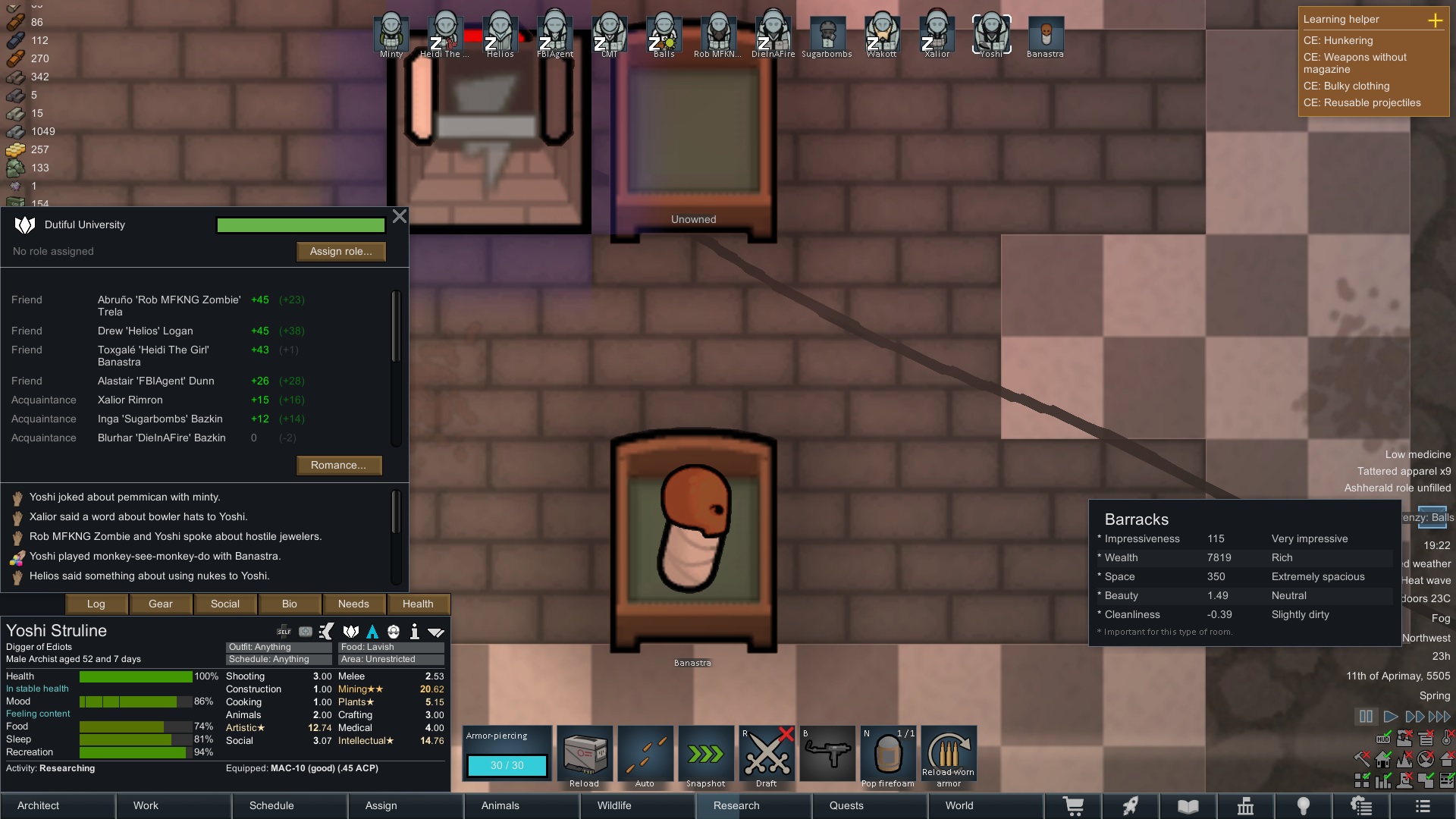Switch to Yoshi's Health tab
This screenshot has height=819, width=1456.
point(418,604)
